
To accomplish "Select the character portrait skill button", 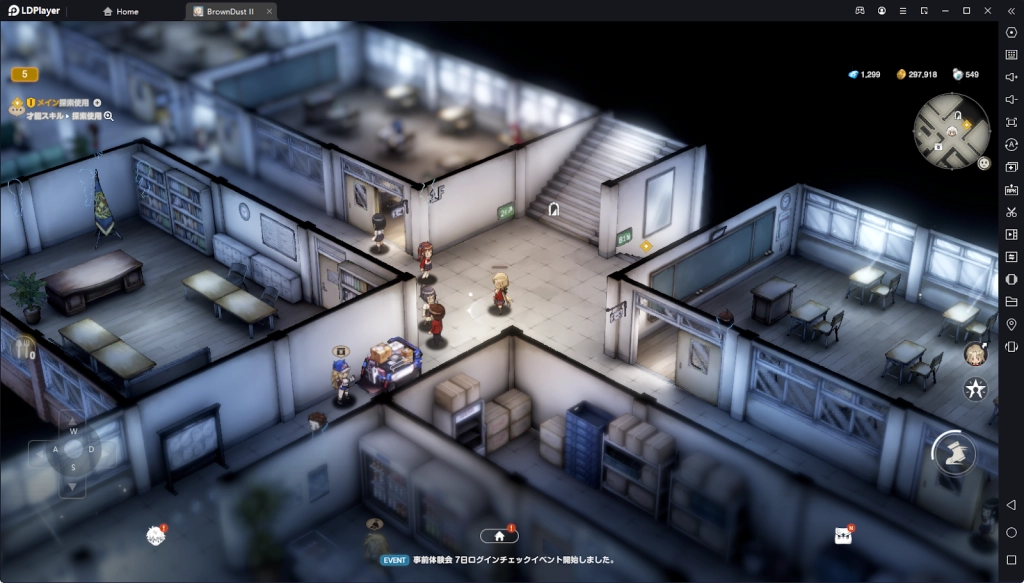I will tap(975, 354).
